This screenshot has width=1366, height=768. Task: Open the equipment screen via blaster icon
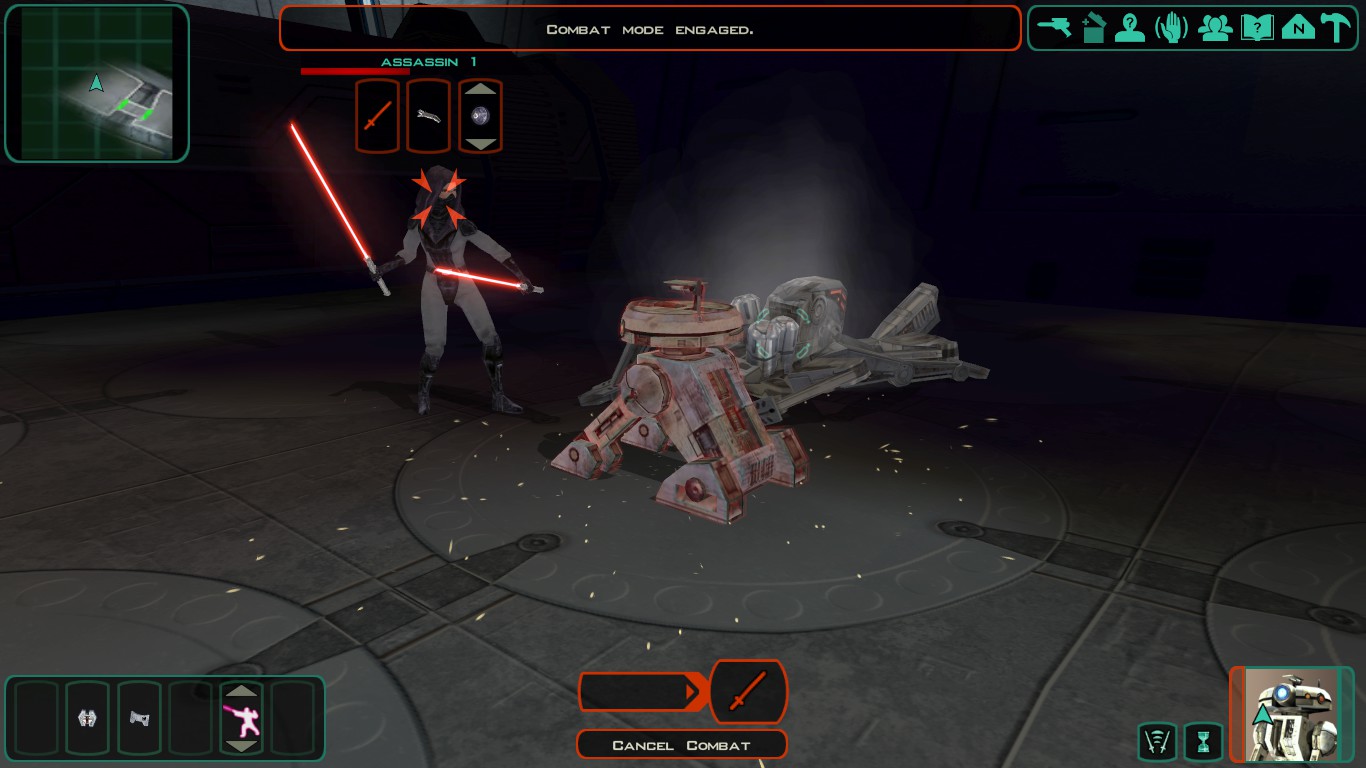pos(1053,27)
